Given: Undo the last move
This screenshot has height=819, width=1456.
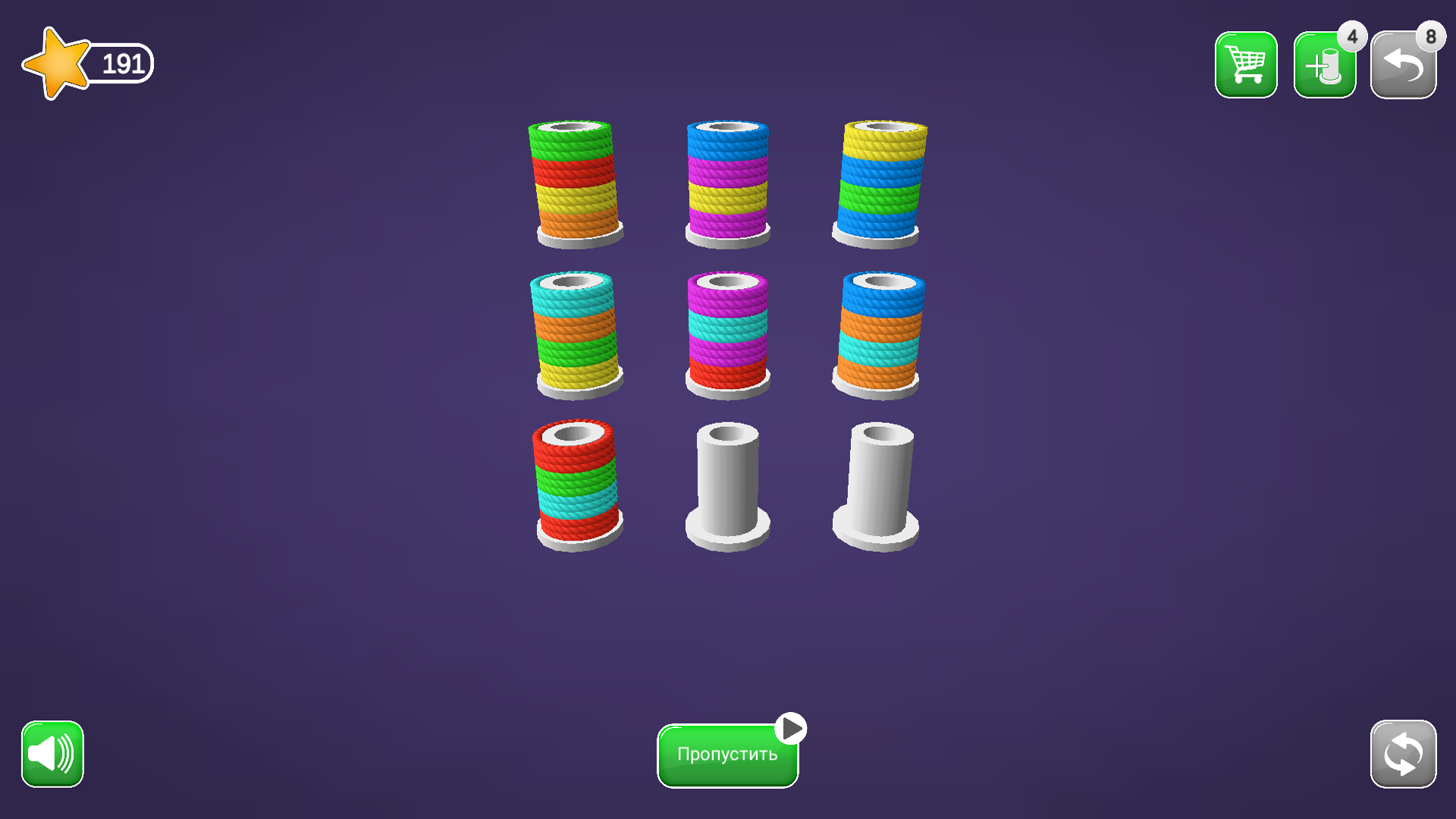Looking at the screenshot, I should [x=1403, y=64].
